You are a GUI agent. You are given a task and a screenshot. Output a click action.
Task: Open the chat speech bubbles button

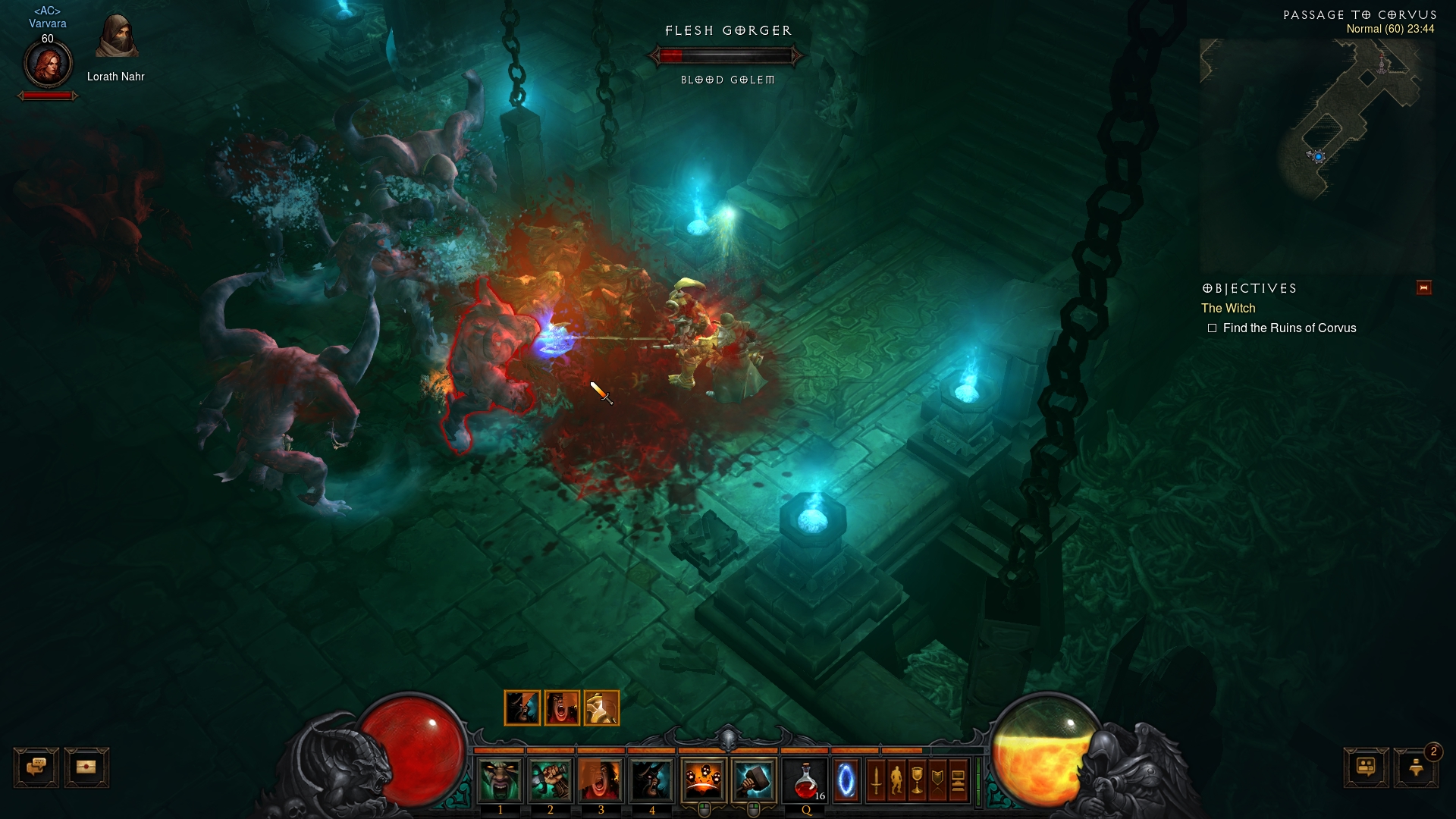[36, 767]
